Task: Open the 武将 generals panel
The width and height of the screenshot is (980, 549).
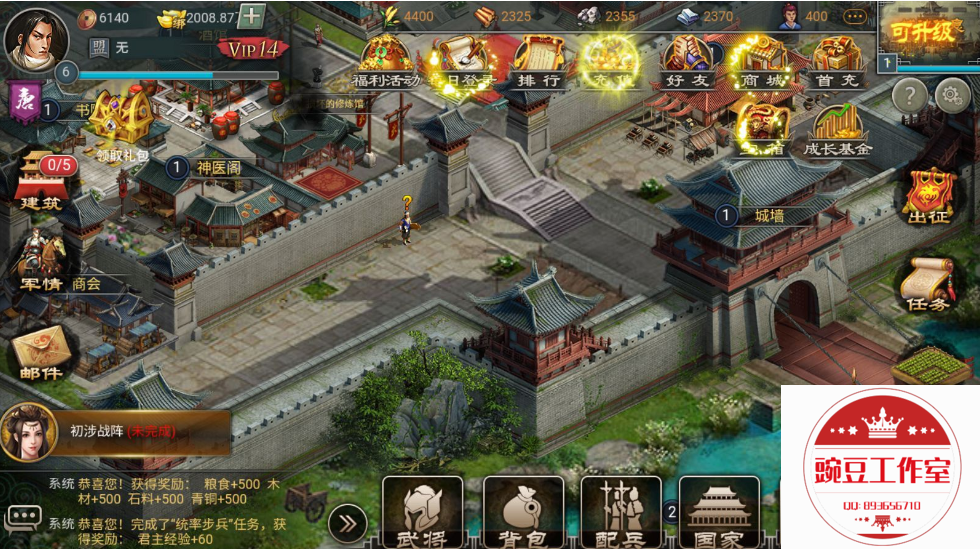Action: point(422,510)
